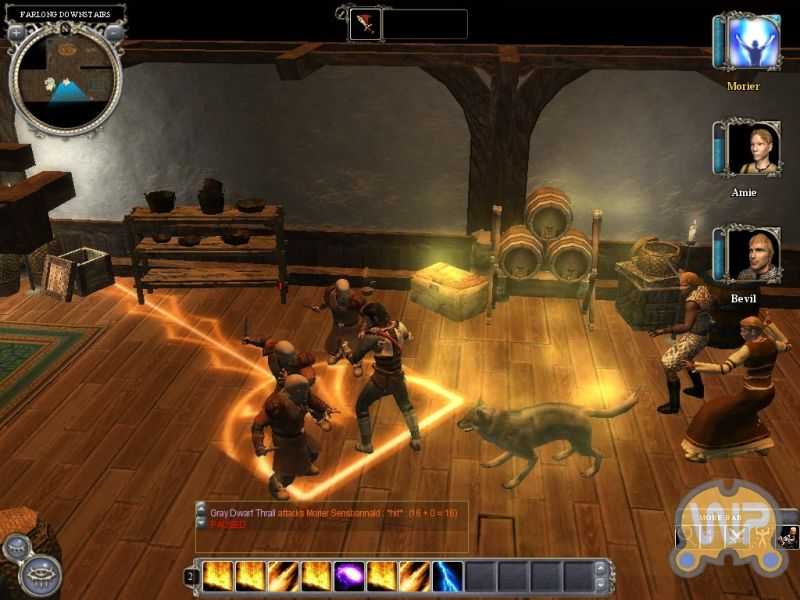Viewport: 800px width, 600px height.
Task: Select Morier's party portrait
Action: (x=753, y=44)
